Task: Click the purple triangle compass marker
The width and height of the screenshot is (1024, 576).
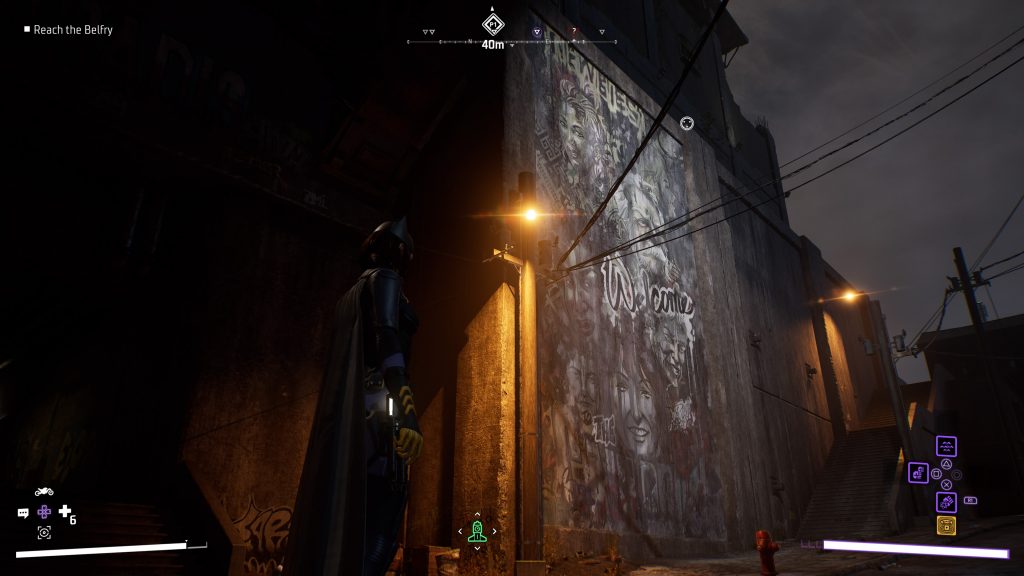Action: (537, 32)
